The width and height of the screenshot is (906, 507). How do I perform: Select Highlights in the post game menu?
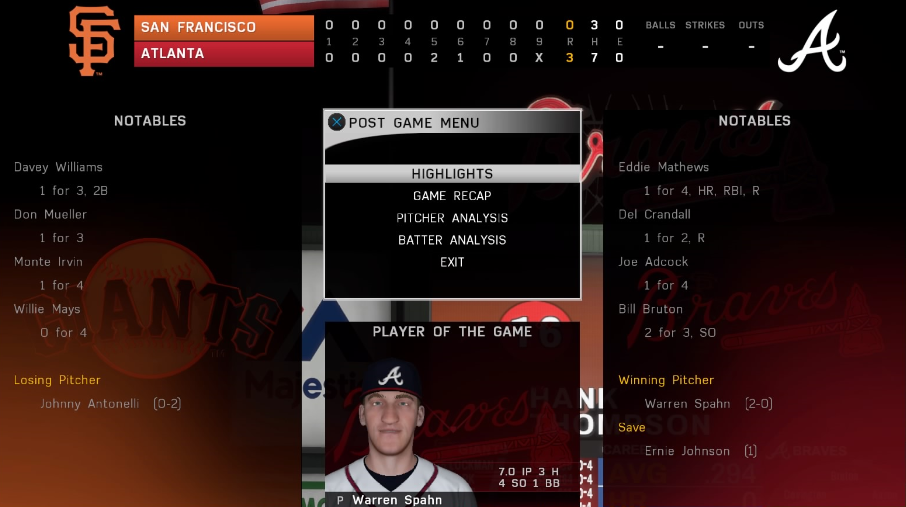point(452,174)
